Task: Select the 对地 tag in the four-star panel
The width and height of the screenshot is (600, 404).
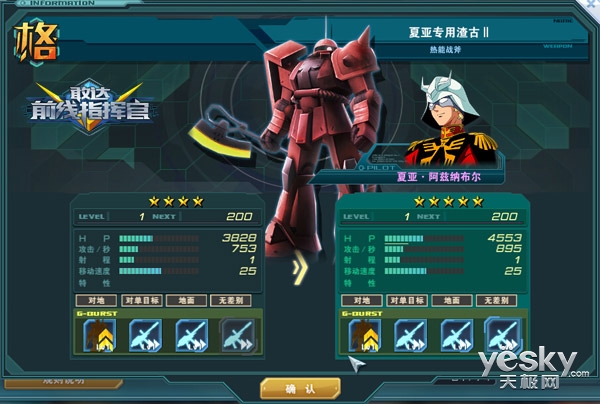Action: pos(96,299)
